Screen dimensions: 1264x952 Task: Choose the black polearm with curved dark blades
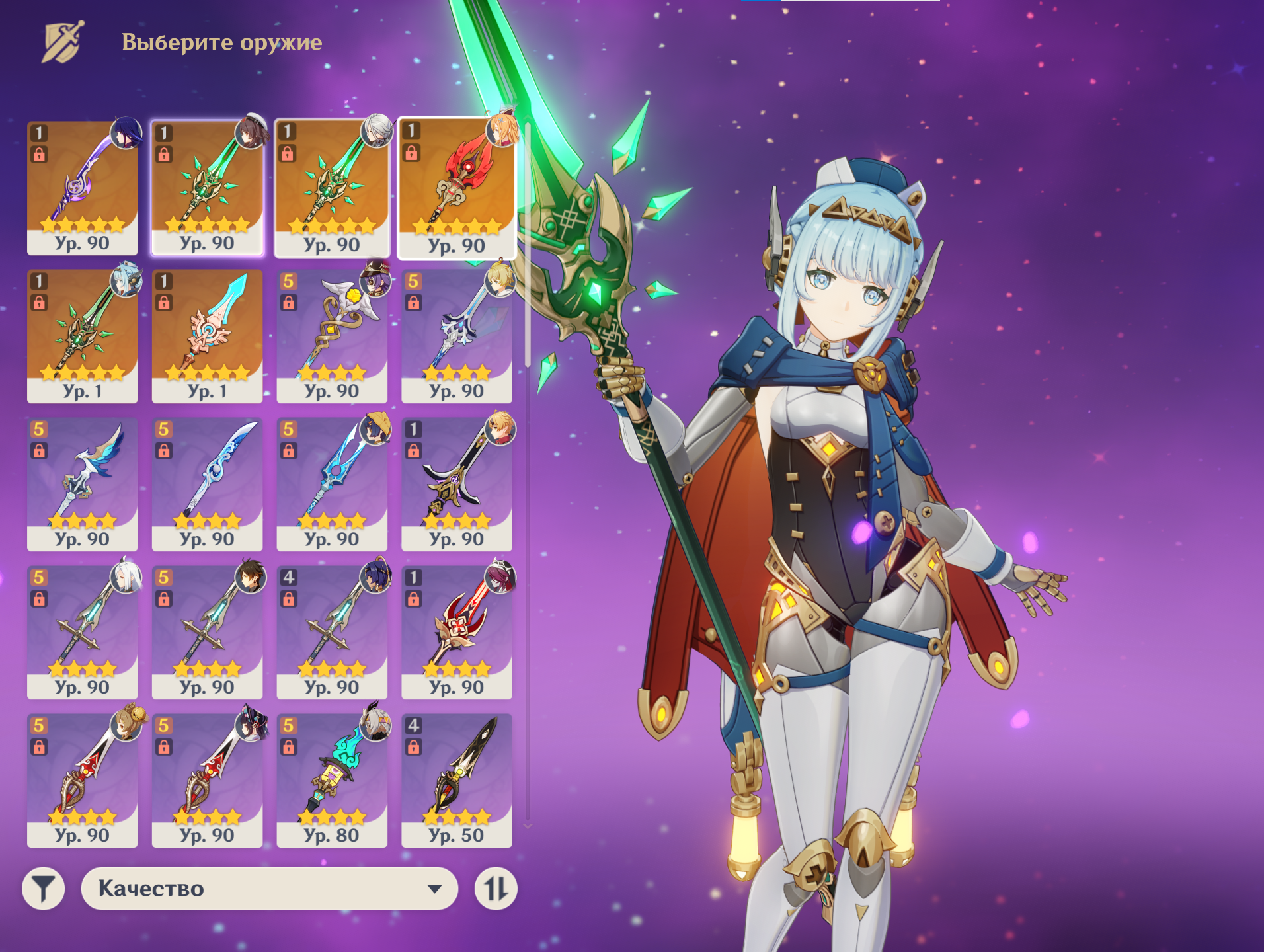(x=456, y=483)
